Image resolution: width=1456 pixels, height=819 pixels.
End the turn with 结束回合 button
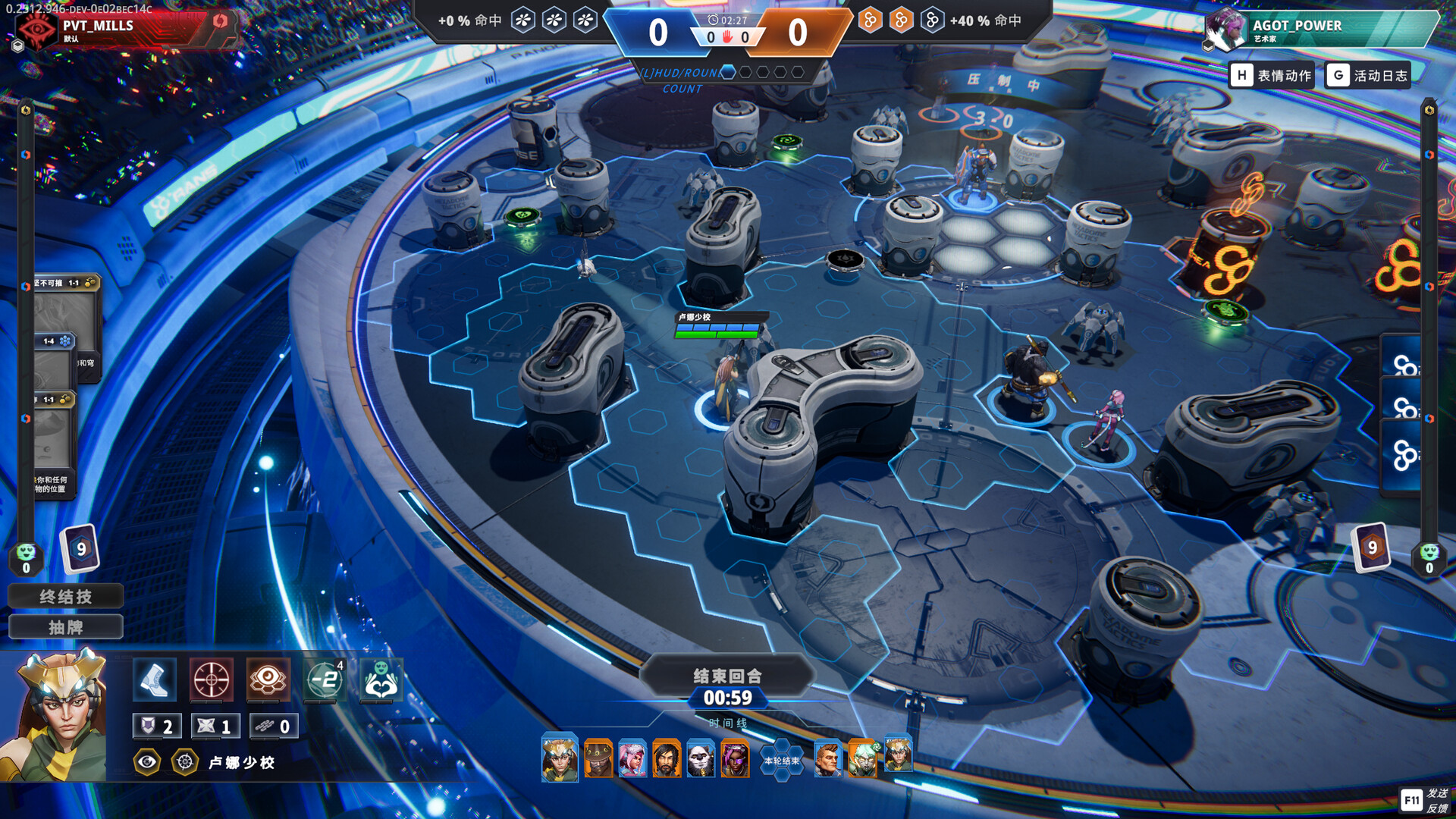[726, 676]
